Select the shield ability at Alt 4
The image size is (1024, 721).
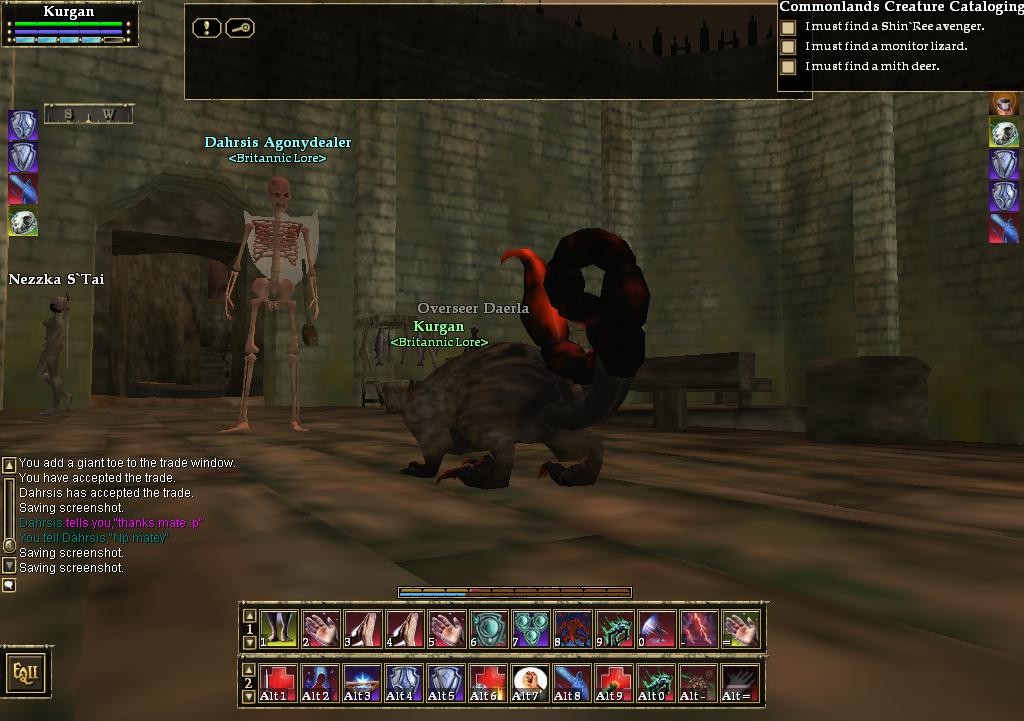[405, 683]
